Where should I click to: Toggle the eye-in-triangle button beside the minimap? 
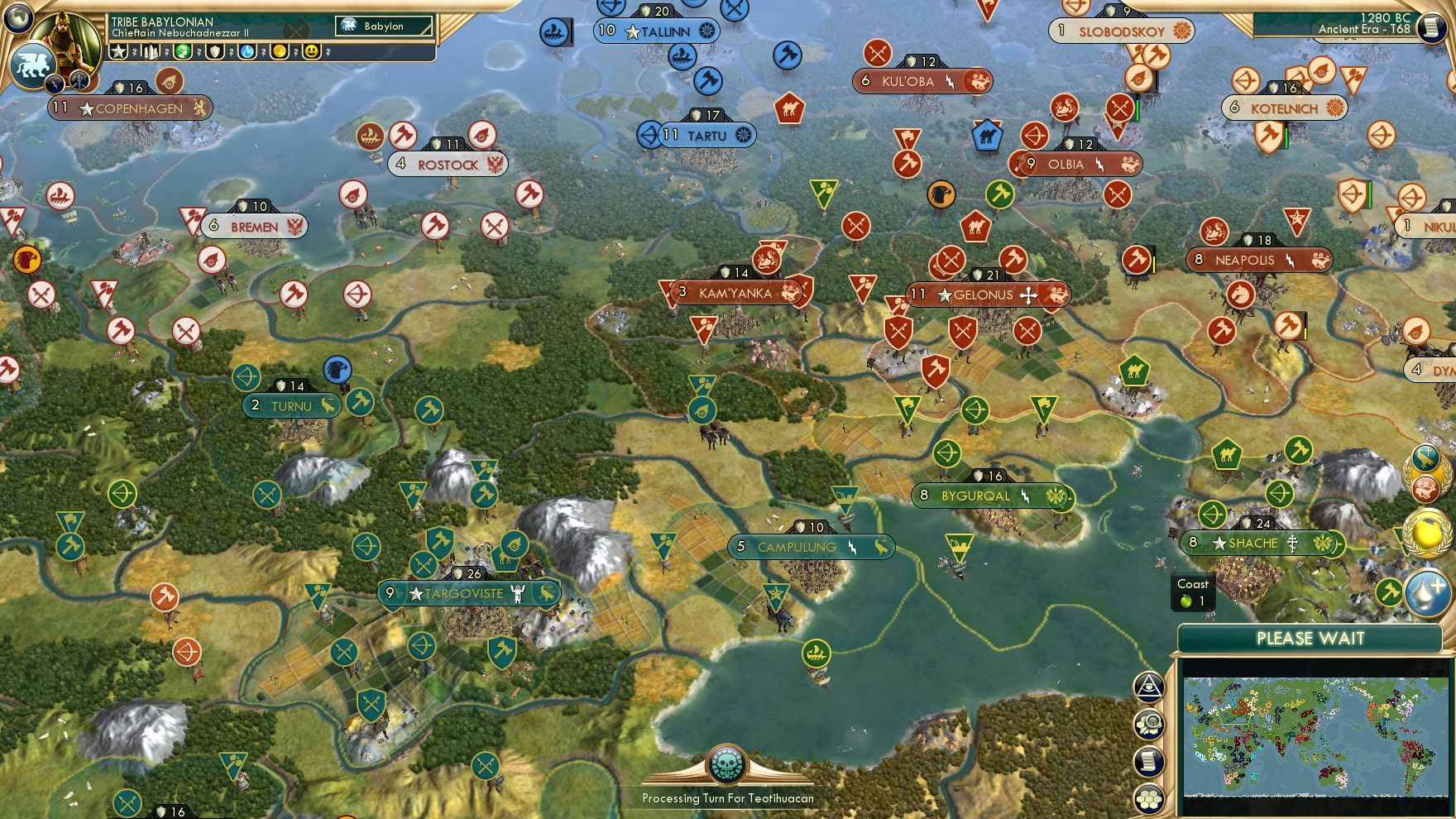pyautogui.click(x=1149, y=687)
